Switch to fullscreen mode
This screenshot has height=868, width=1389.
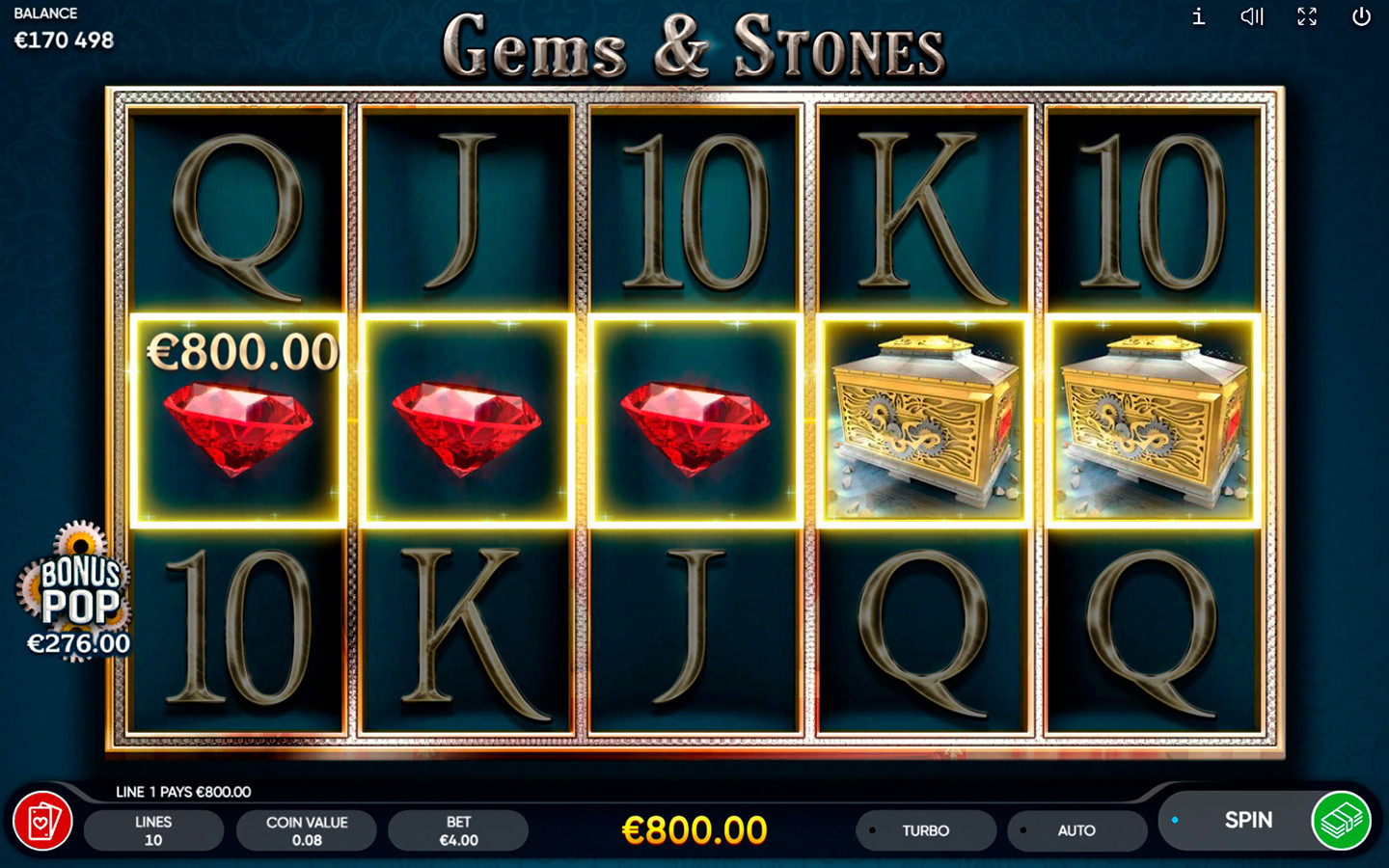click(x=1307, y=16)
